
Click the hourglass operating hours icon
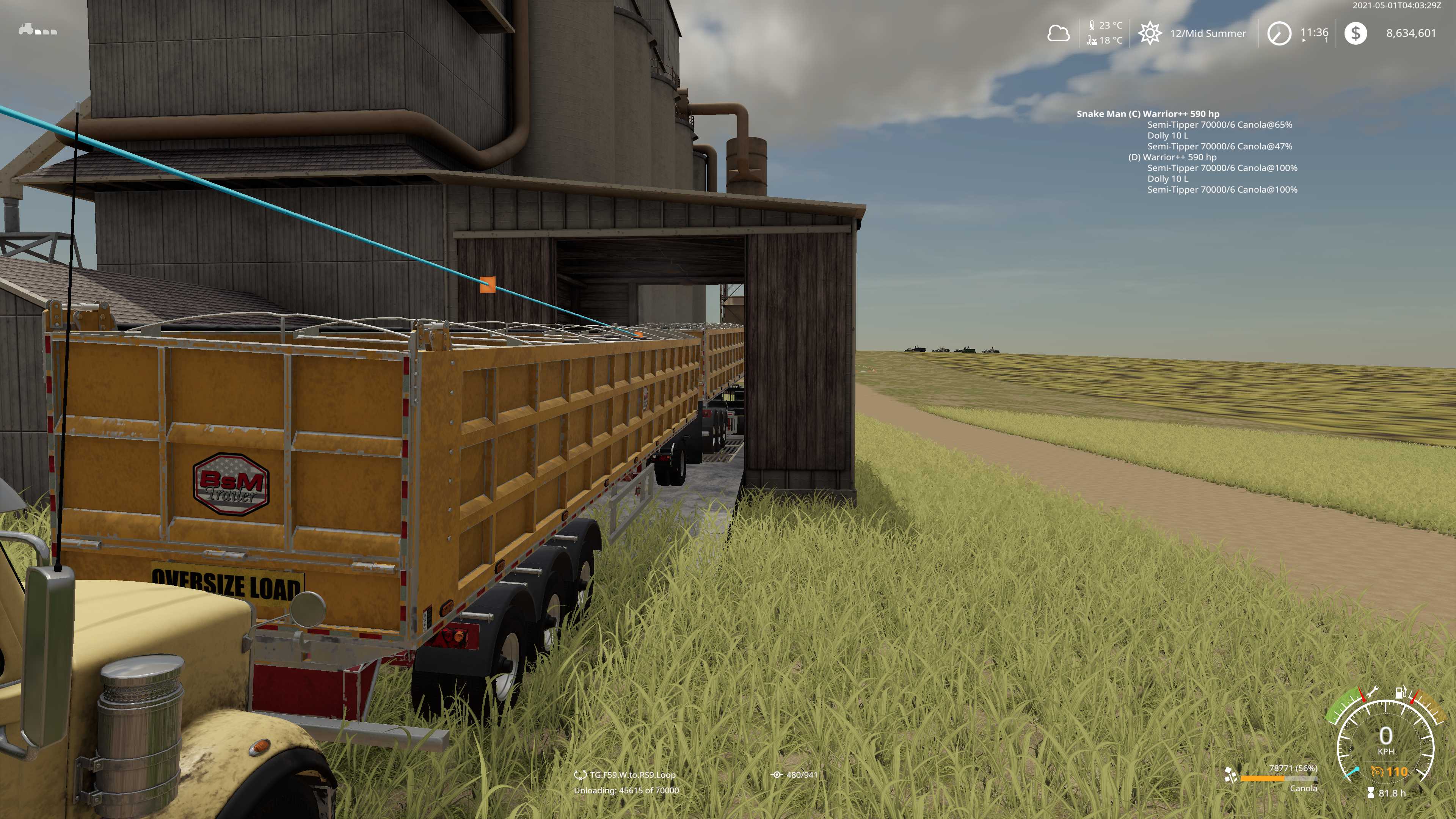[1371, 793]
